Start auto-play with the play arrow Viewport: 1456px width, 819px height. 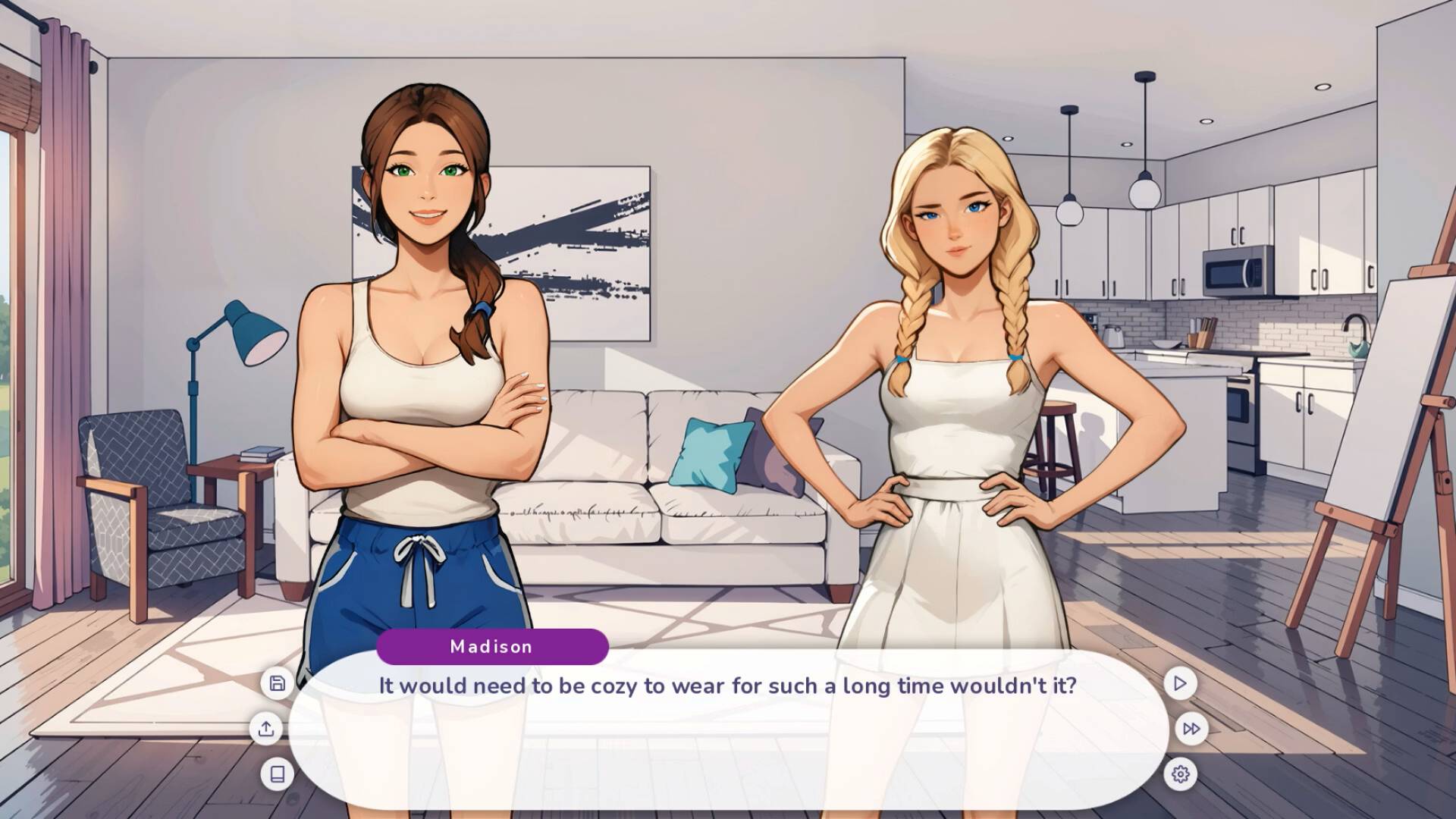[x=1180, y=683]
